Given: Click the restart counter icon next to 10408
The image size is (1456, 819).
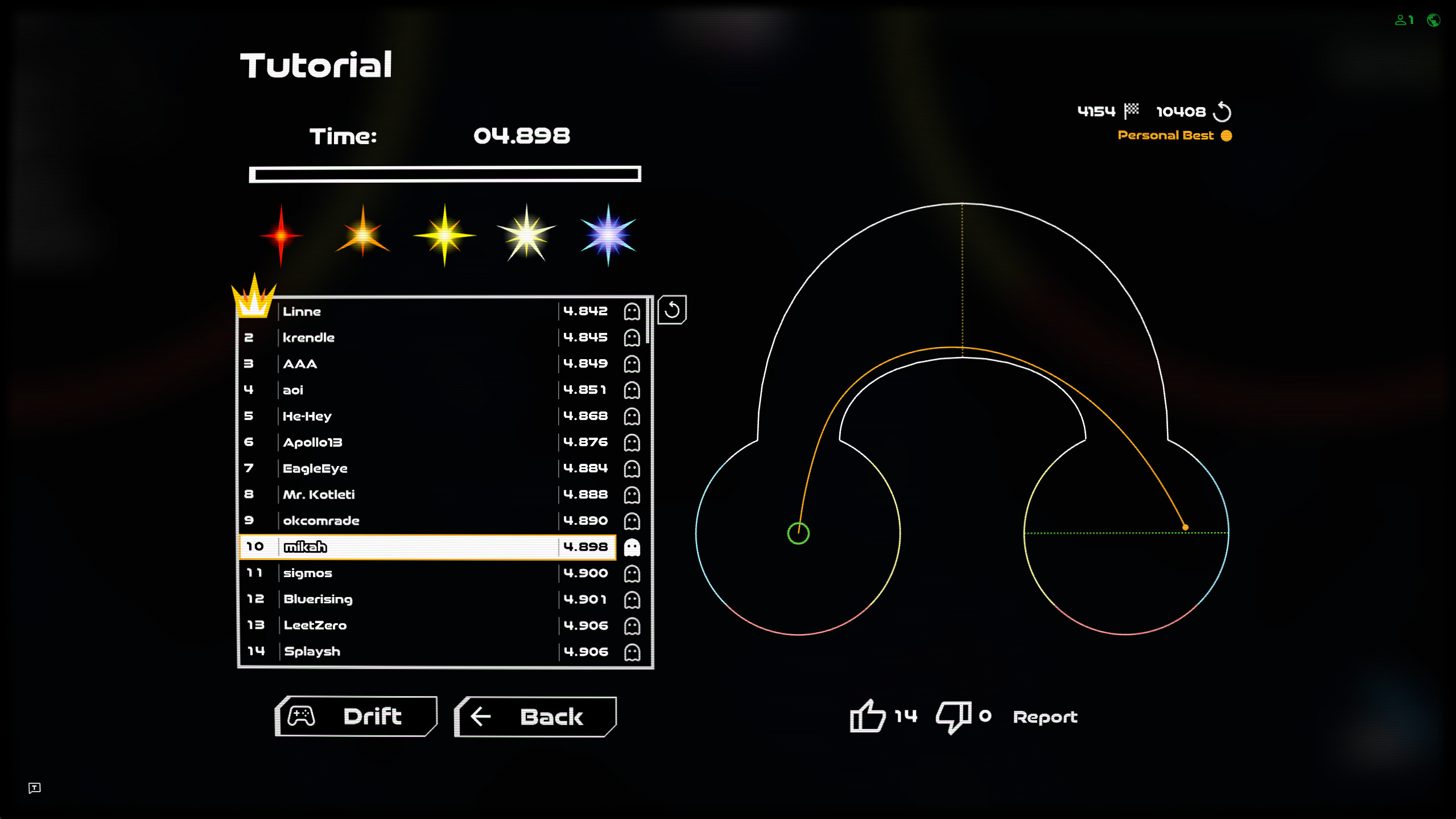Looking at the screenshot, I should (1222, 112).
